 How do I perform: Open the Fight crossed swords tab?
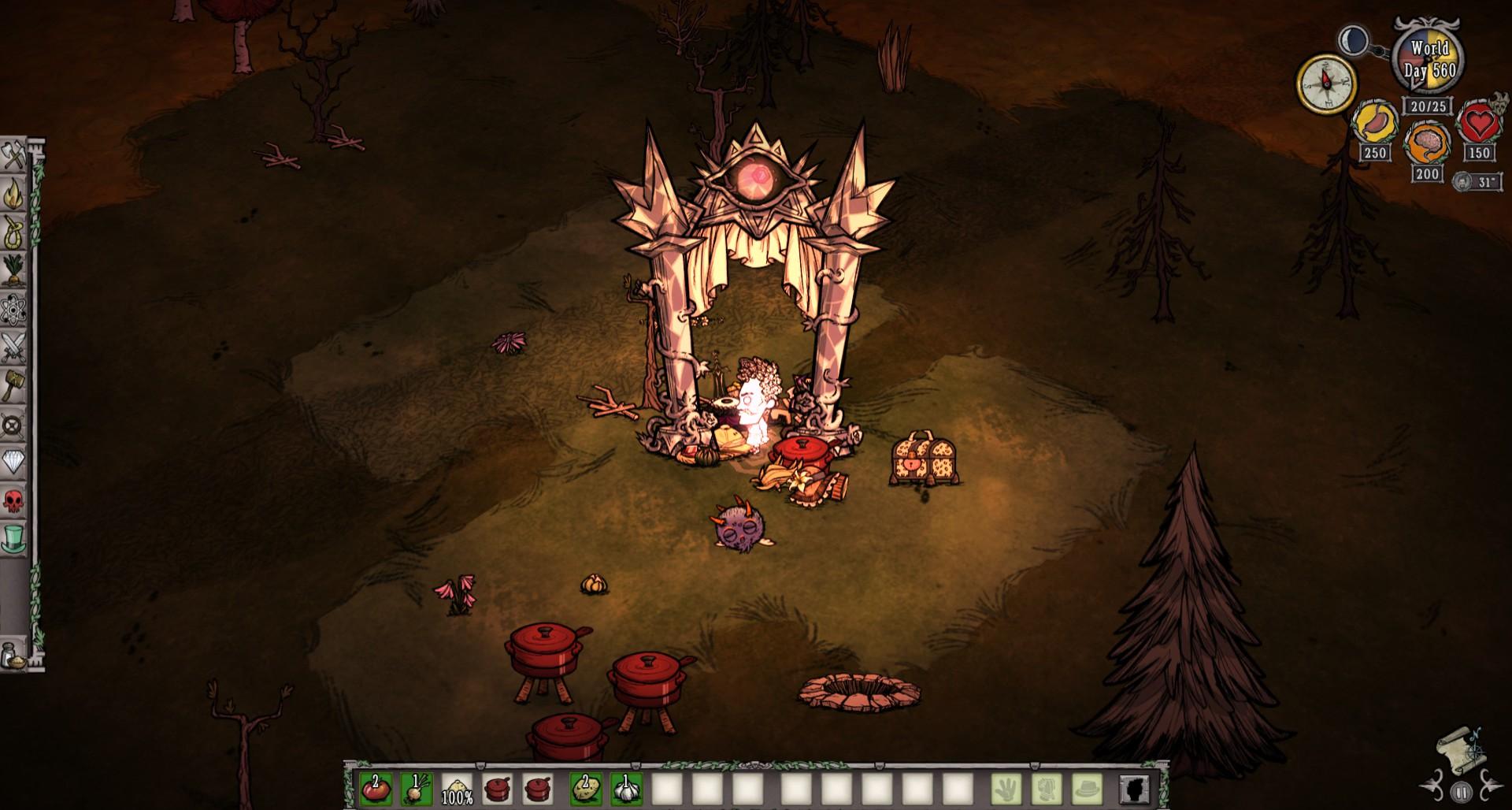click(x=13, y=347)
